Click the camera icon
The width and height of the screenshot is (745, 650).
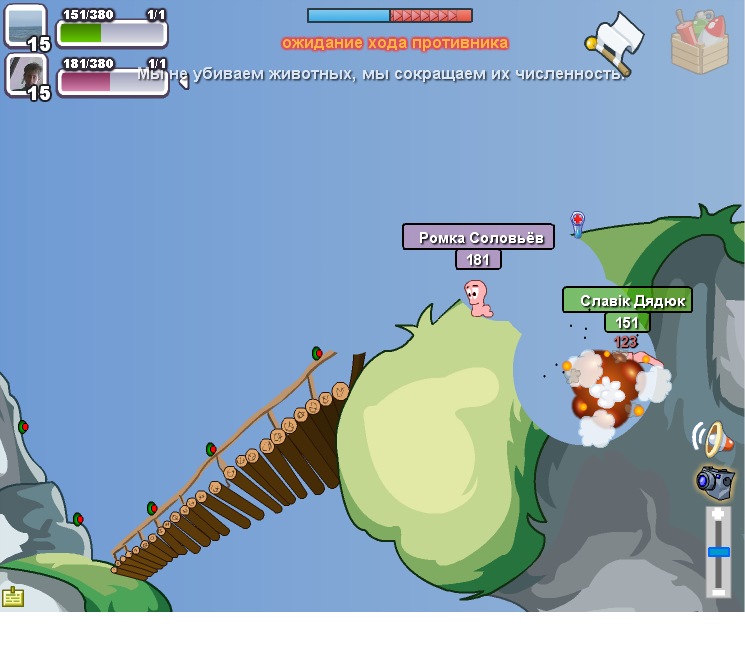click(x=714, y=481)
